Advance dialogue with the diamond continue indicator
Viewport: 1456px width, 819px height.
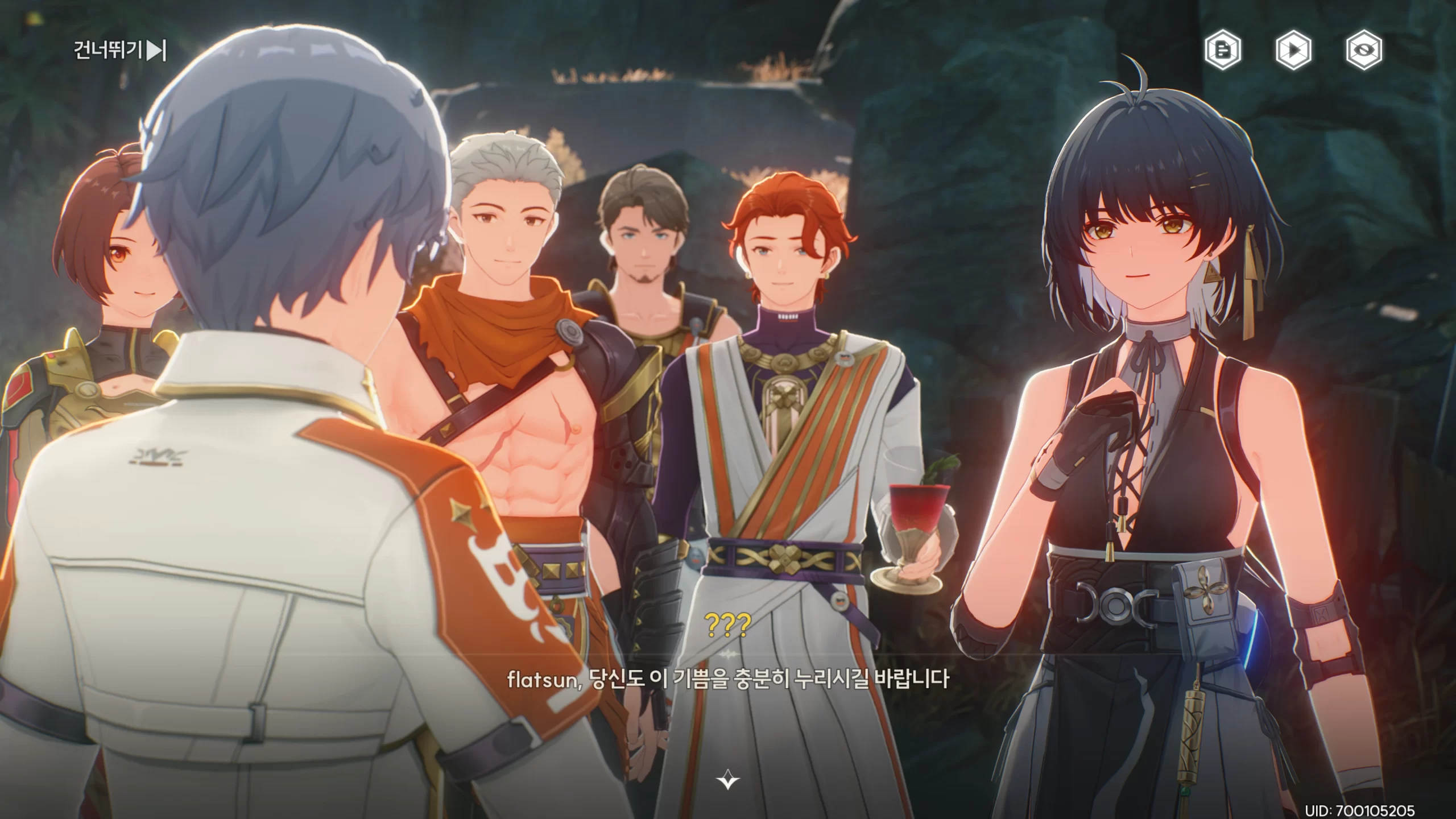(727, 779)
